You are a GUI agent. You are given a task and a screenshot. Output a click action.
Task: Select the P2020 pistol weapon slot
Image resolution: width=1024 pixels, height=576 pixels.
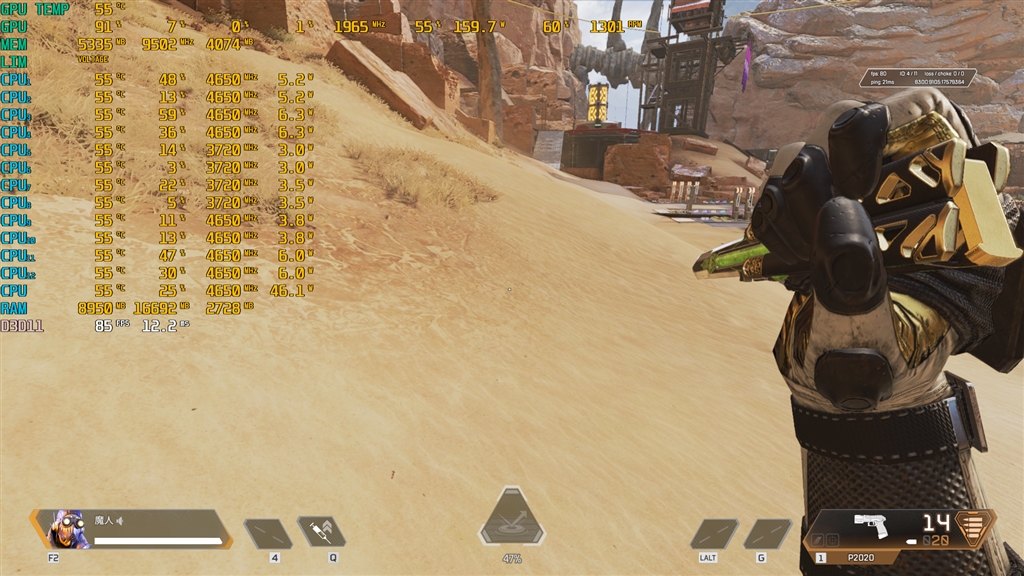pos(872,529)
